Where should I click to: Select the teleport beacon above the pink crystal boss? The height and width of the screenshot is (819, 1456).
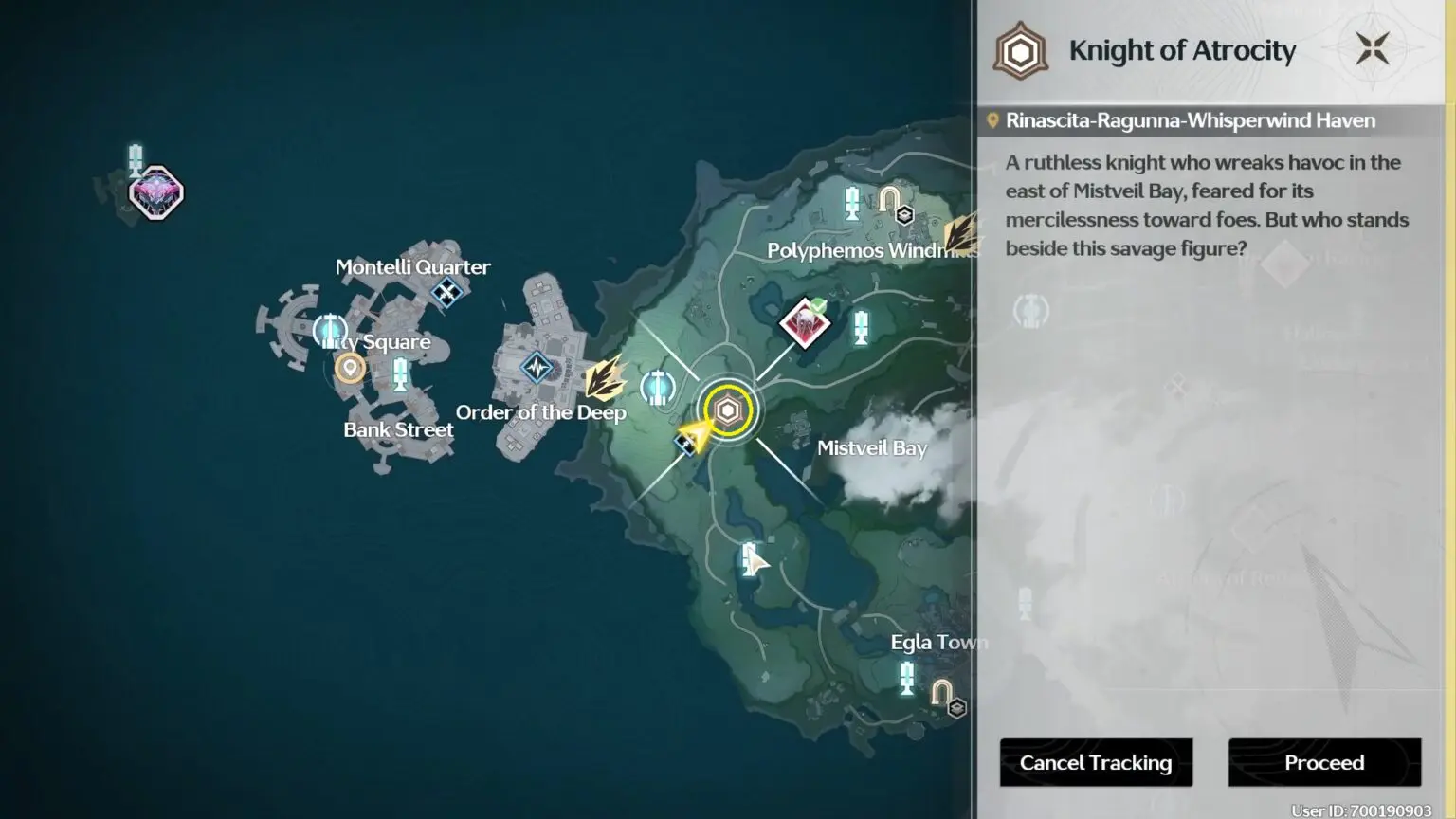click(x=136, y=157)
